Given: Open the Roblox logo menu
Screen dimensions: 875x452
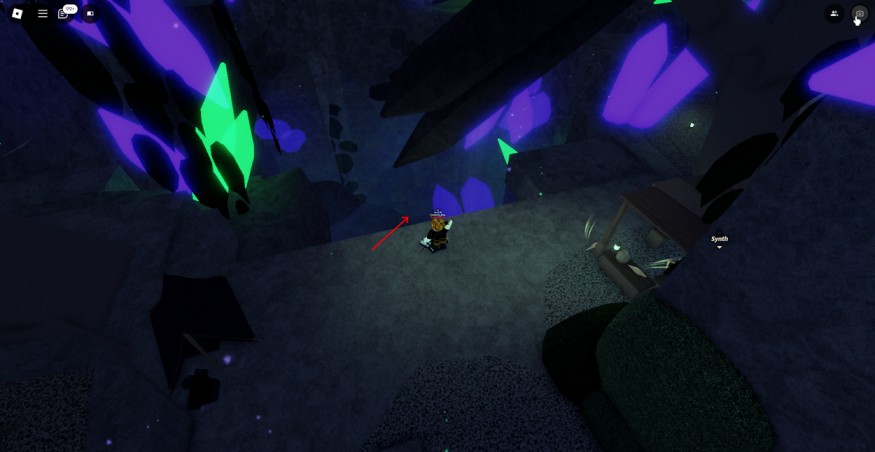Looking at the screenshot, I should (x=17, y=14).
